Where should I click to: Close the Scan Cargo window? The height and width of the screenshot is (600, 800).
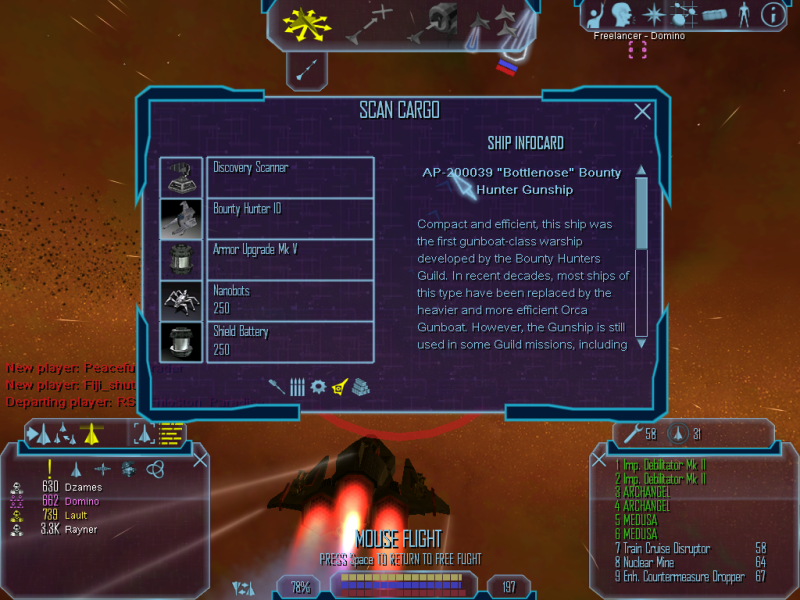click(x=643, y=113)
